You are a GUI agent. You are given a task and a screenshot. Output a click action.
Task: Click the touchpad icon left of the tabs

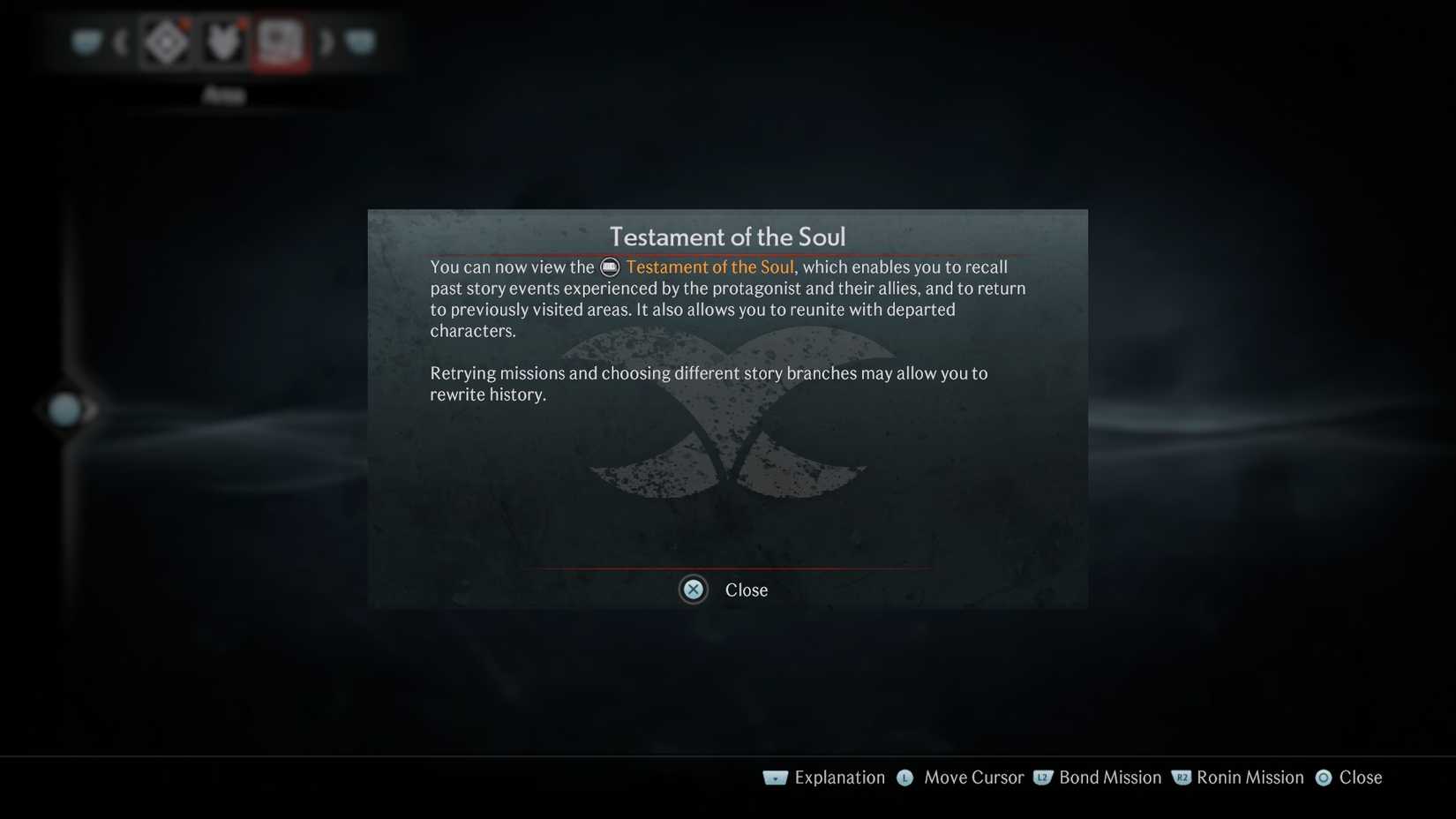click(86, 41)
